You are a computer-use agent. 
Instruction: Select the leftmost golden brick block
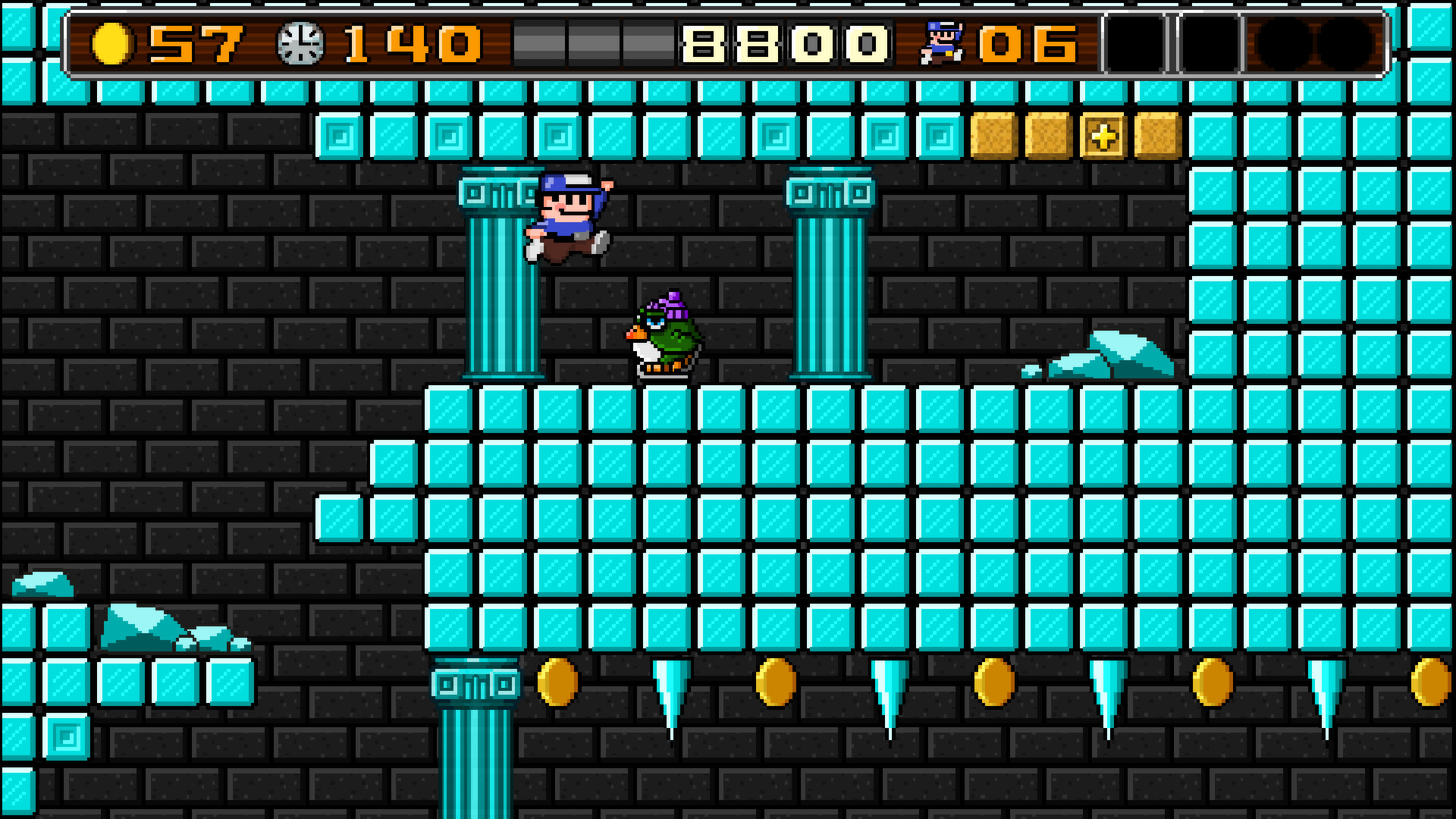click(995, 138)
